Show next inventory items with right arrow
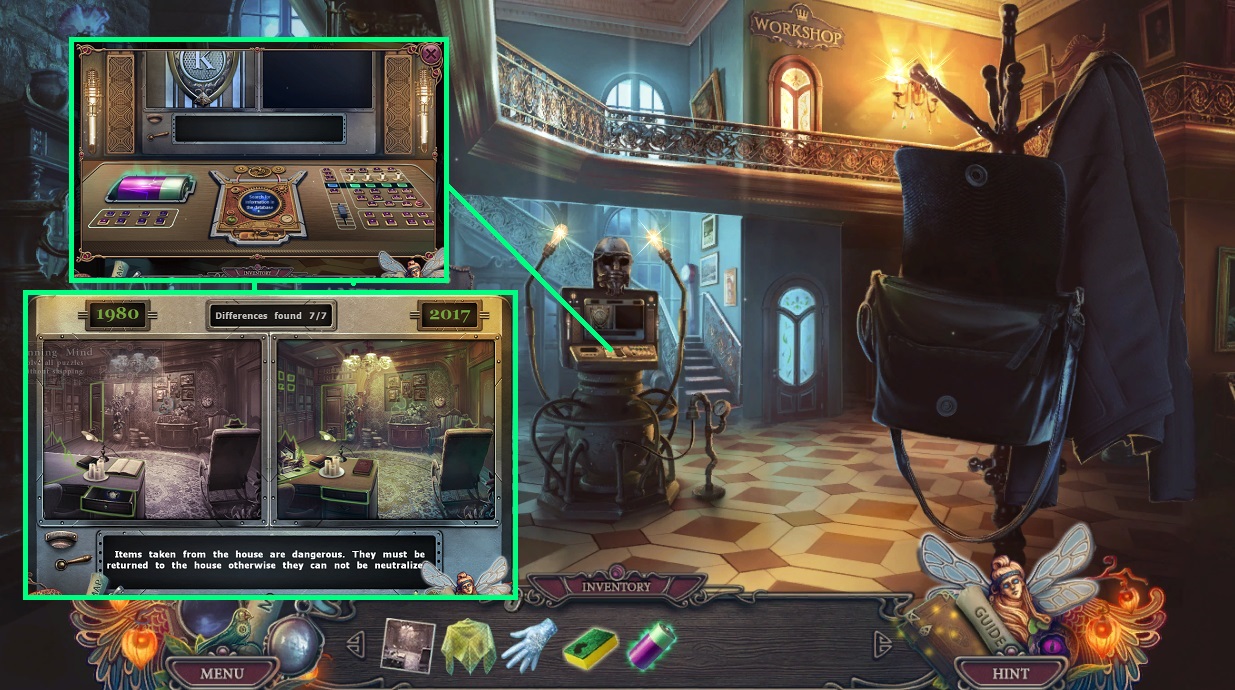The height and width of the screenshot is (690, 1235). (x=882, y=641)
